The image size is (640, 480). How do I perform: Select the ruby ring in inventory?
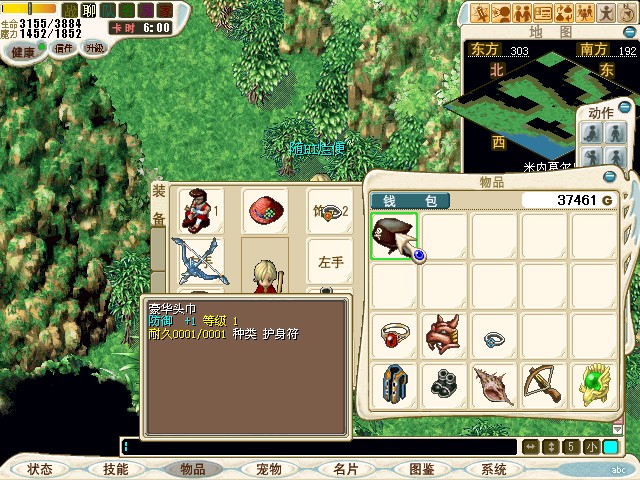pyautogui.click(x=394, y=335)
